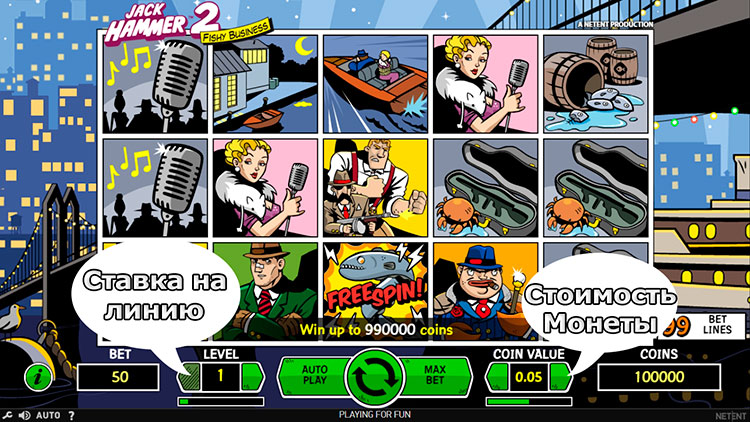The height and width of the screenshot is (422, 750).
Task: Increase the bet Level
Action: coord(253,377)
